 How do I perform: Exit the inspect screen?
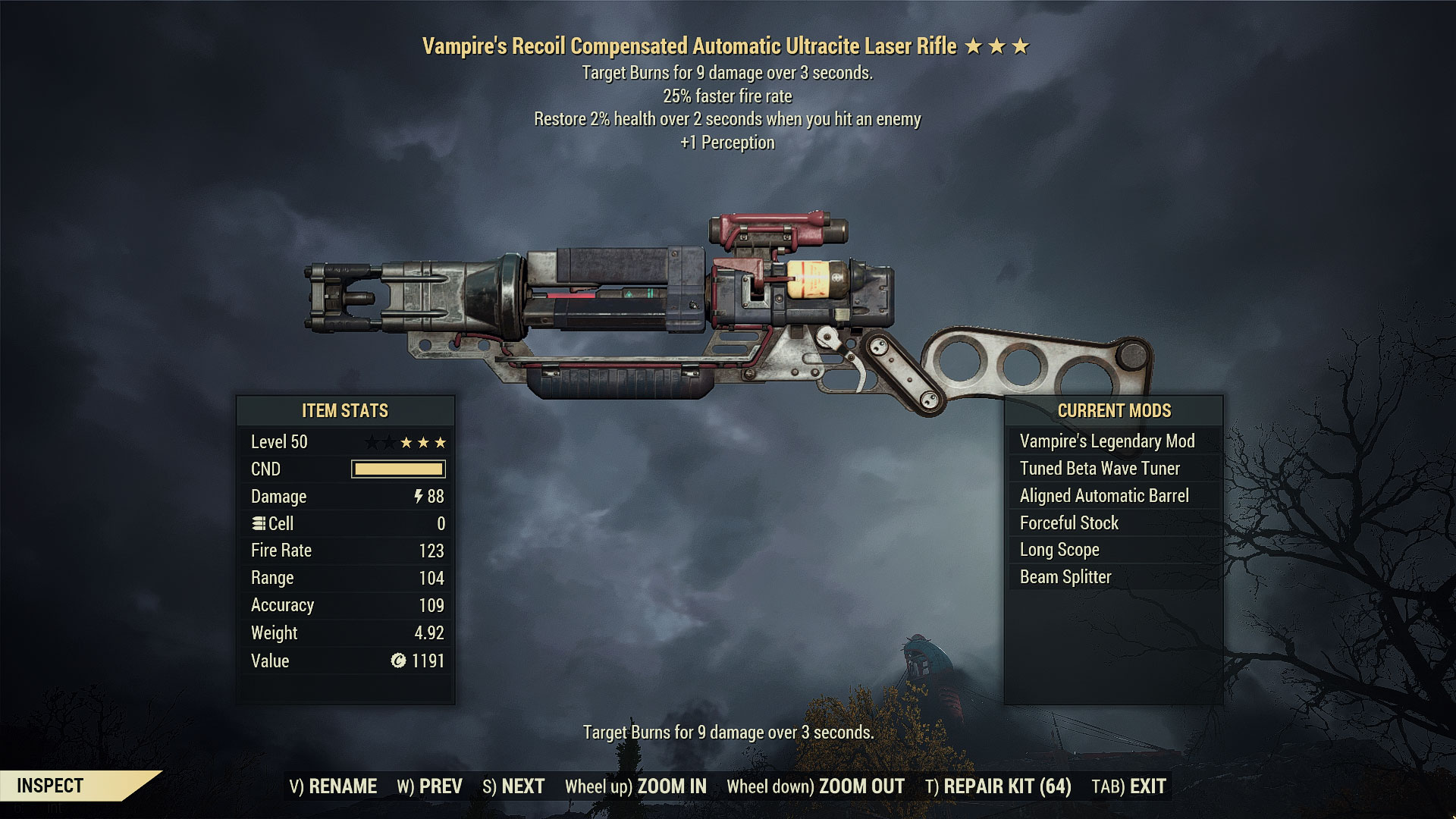pyautogui.click(x=1128, y=786)
